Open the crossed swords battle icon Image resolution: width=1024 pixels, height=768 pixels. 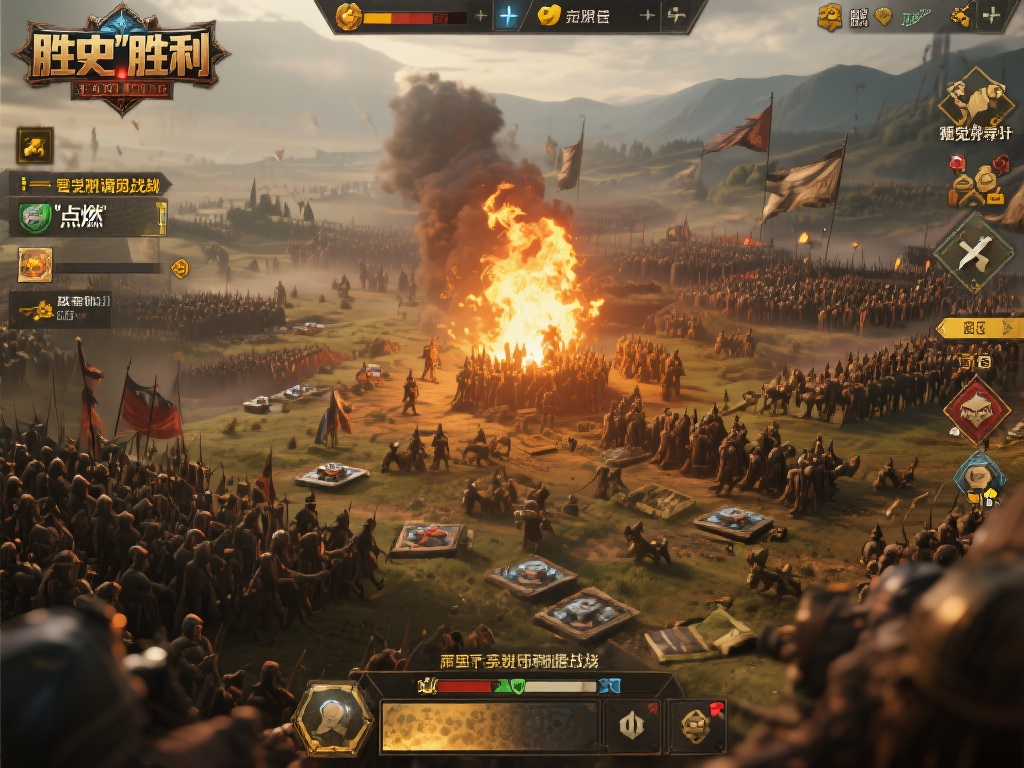(x=973, y=254)
